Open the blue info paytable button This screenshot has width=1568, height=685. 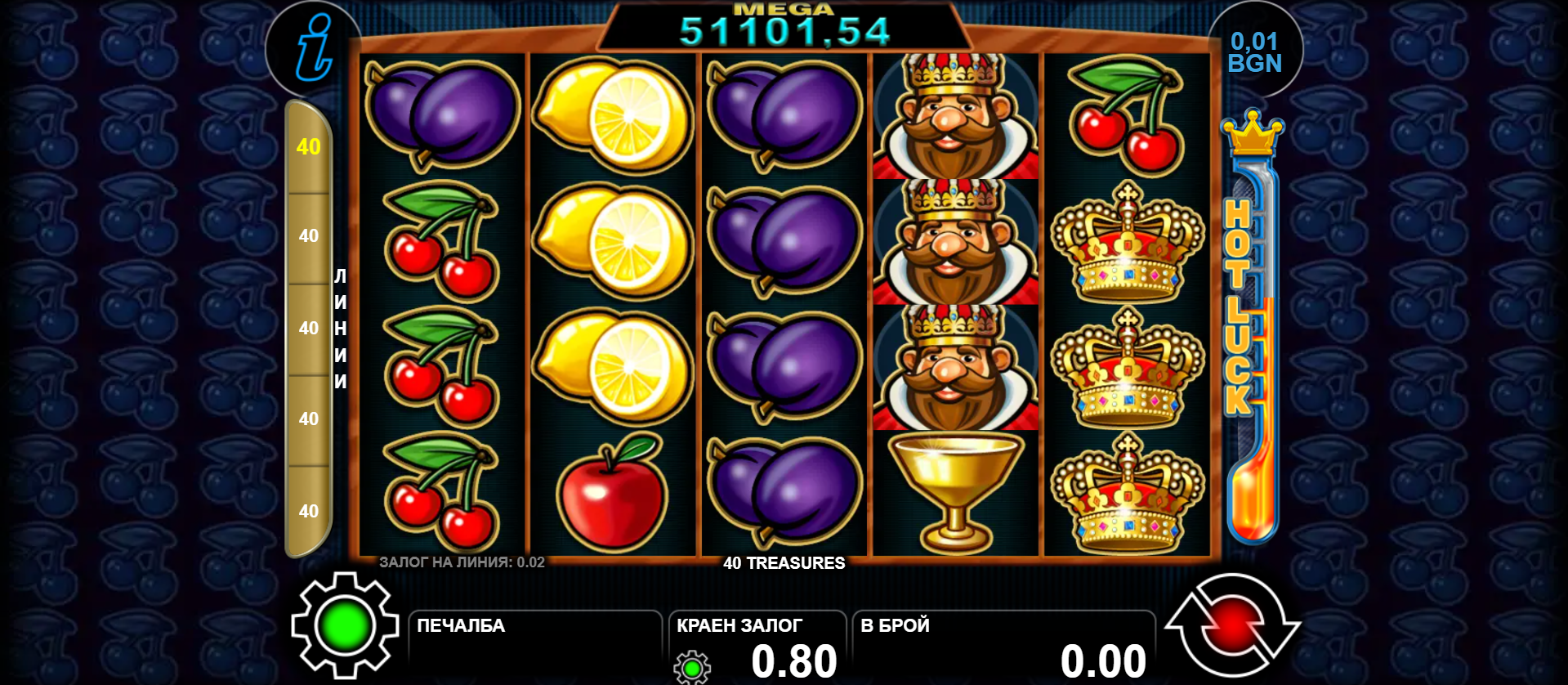pyautogui.click(x=314, y=49)
